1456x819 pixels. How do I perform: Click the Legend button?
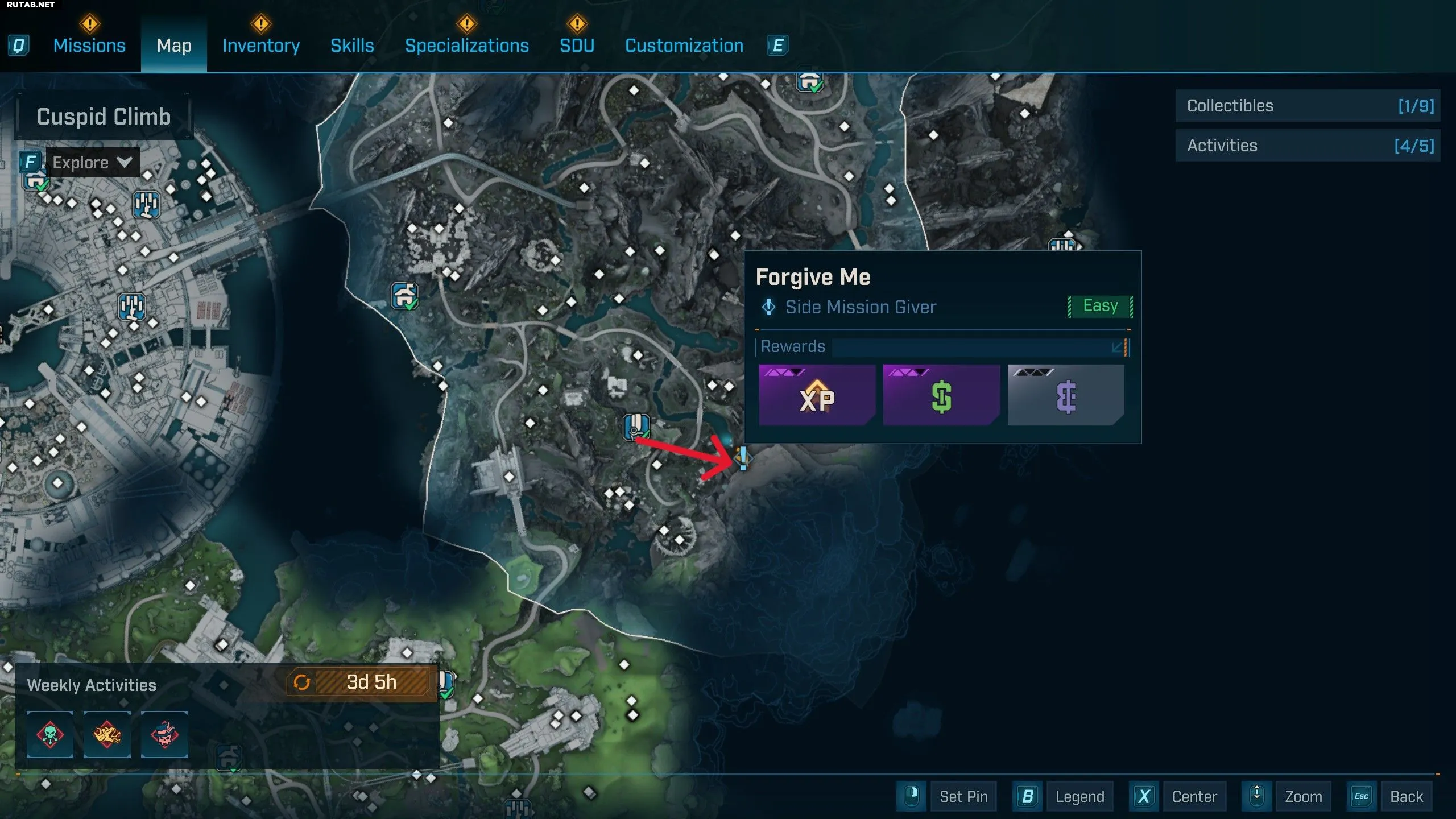coord(1079,797)
